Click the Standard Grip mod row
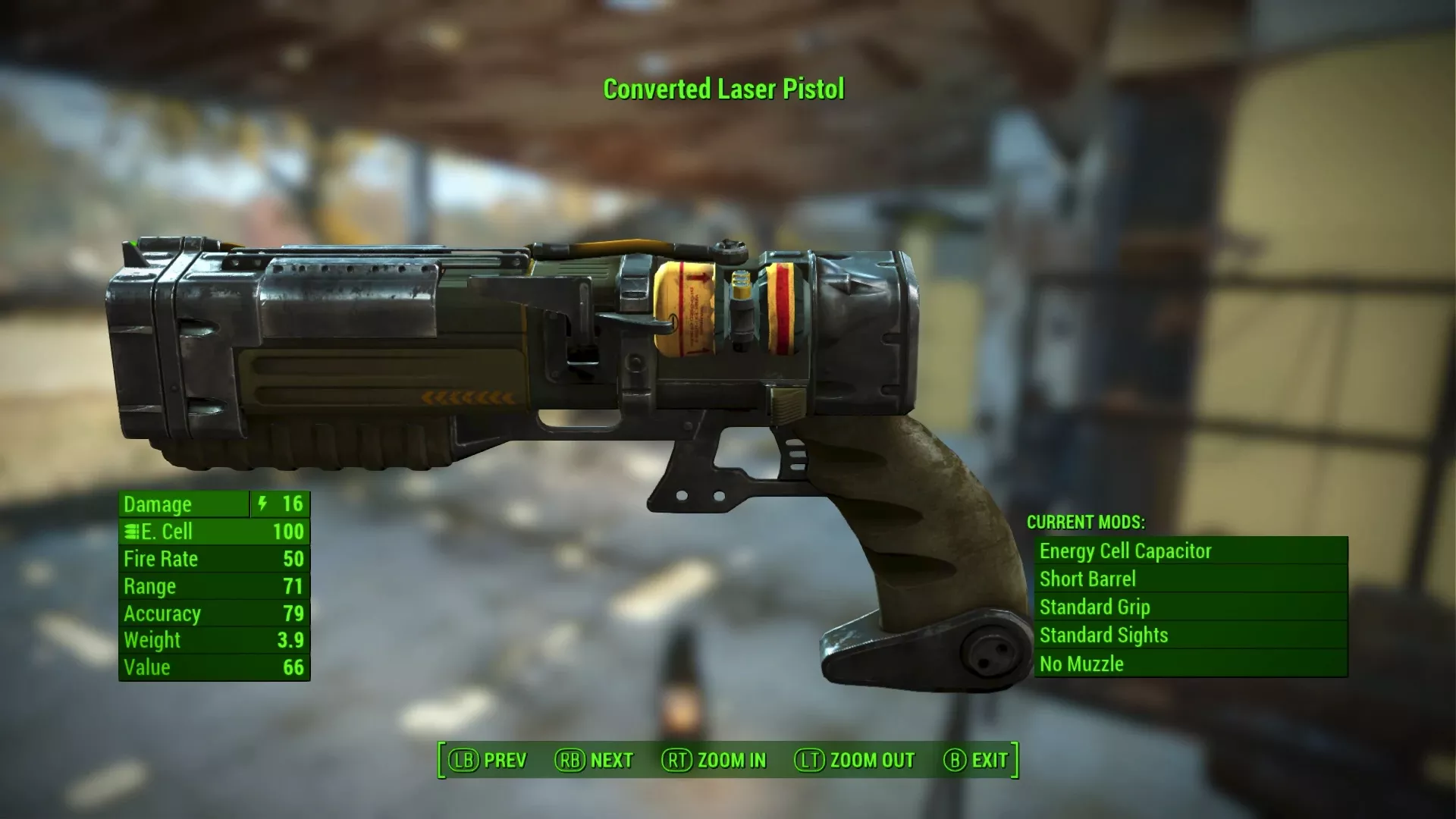 click(x=1191, y=607)
